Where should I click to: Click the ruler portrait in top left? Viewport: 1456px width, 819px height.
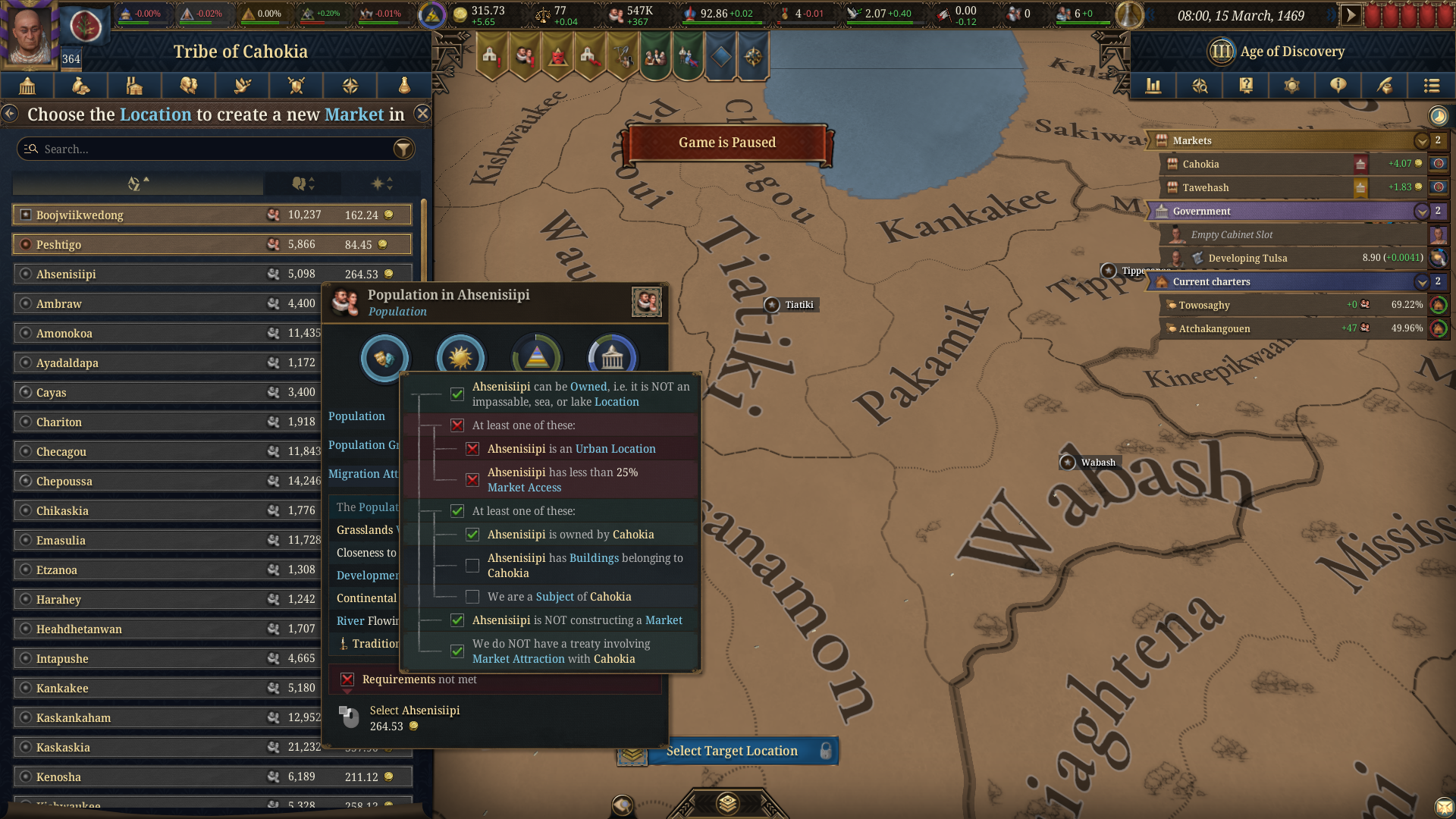[29, 34]
